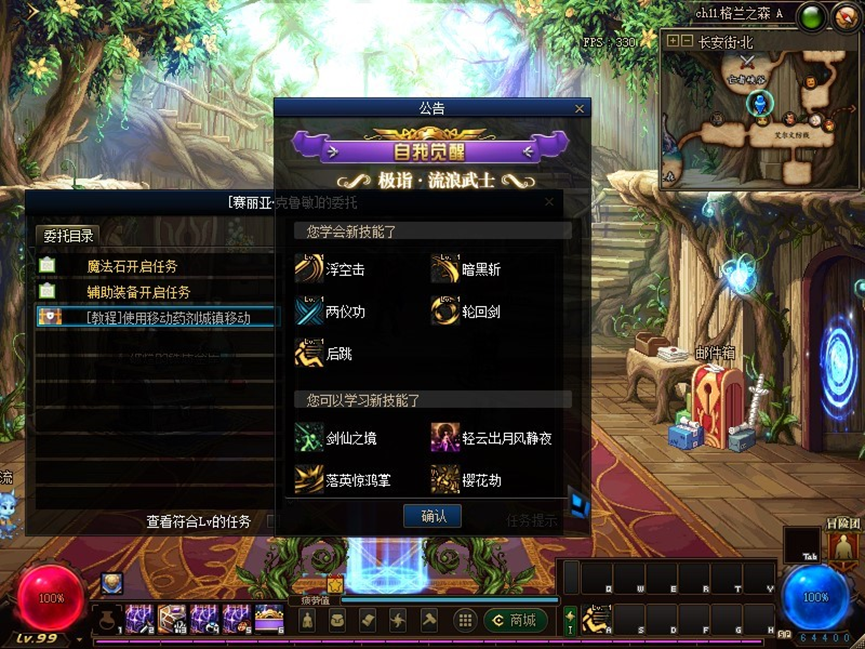The width and height of the screenshot is (865, 649).
Task: Select the 轻云出月风静夜 learnable skill
Action: point(445,437)
